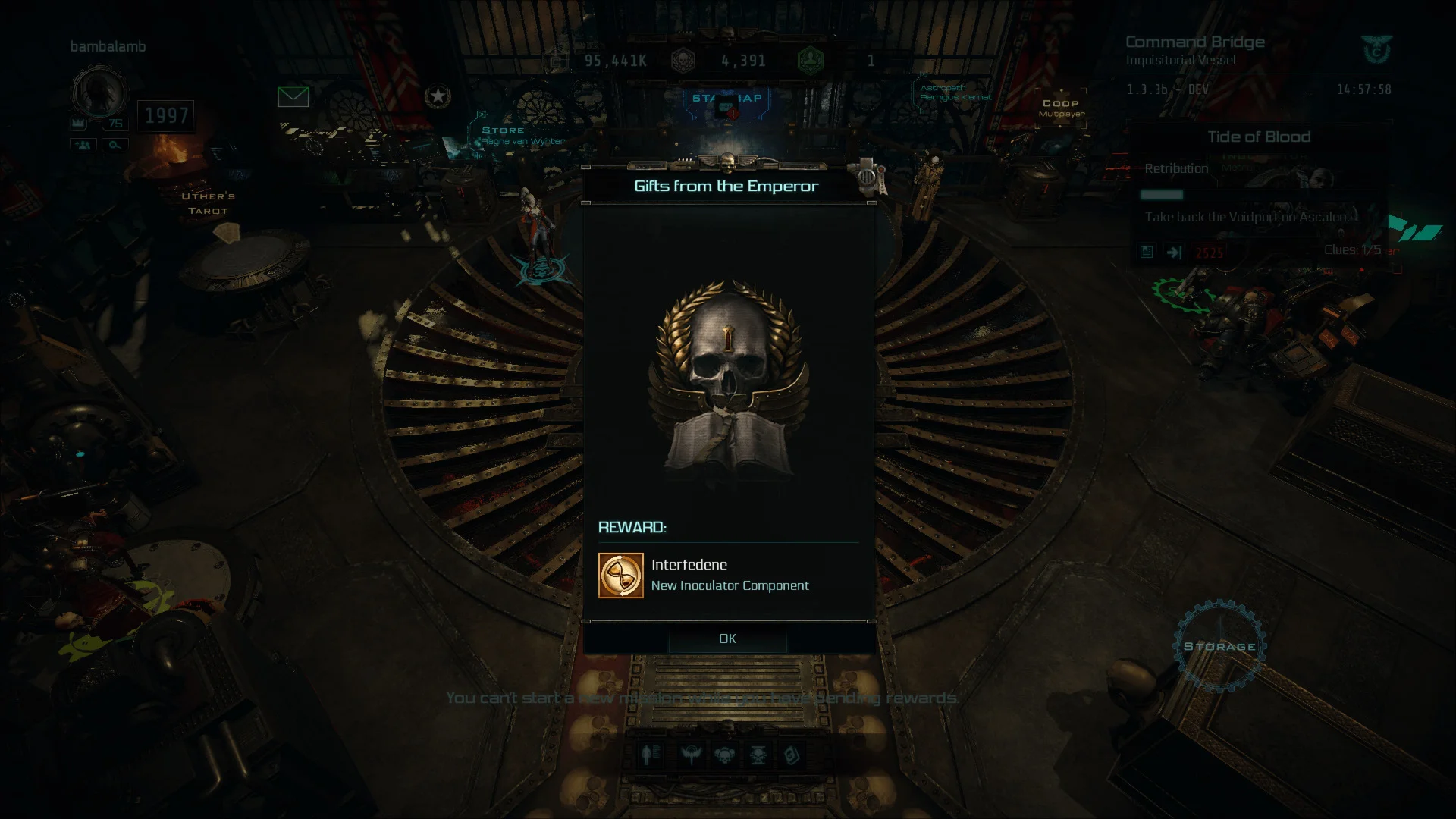Open the bambalamb character portrait
Screen dimensions: 1456x819
(99, 92)
